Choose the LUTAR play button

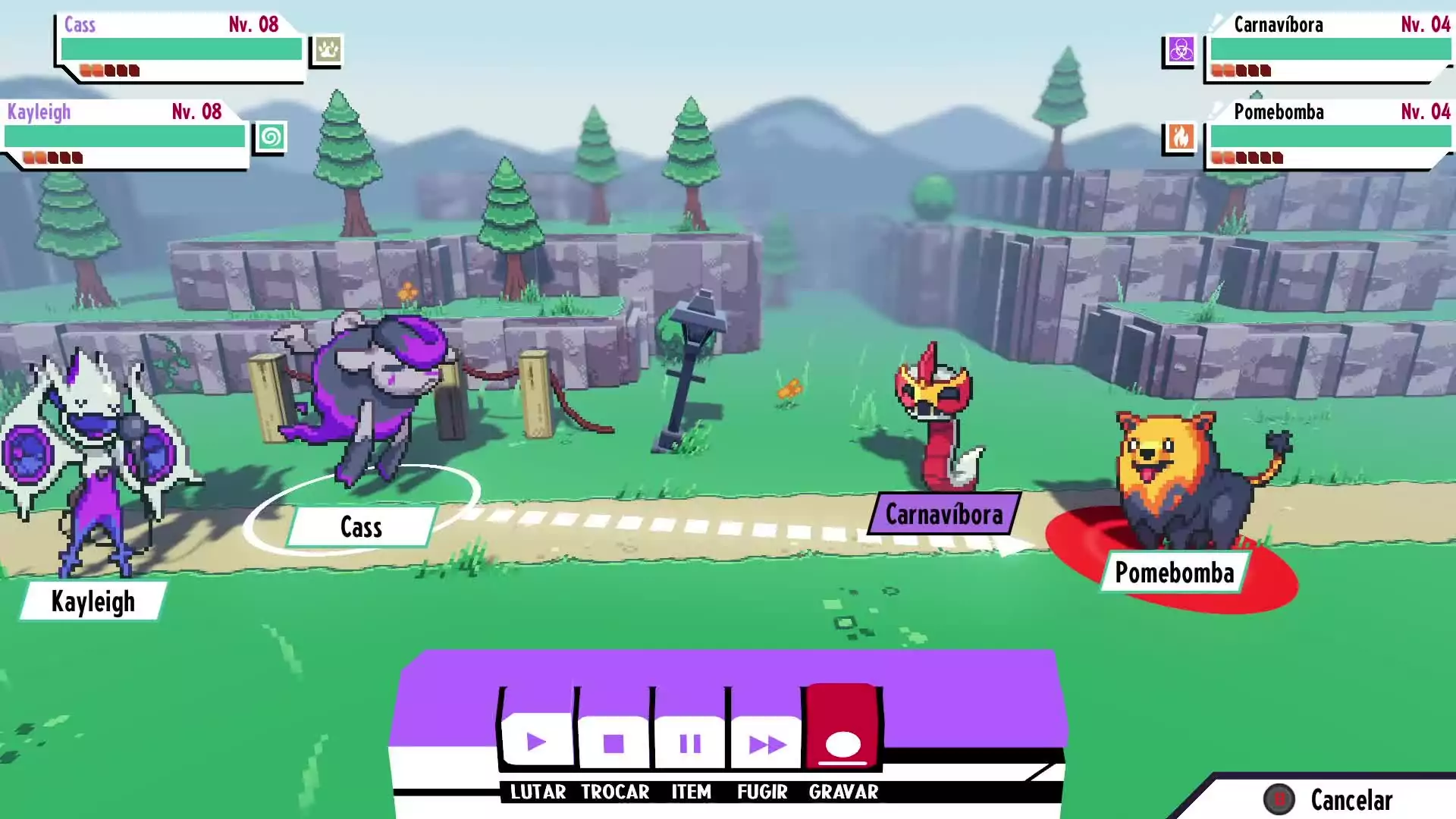(x=537, y=742)
